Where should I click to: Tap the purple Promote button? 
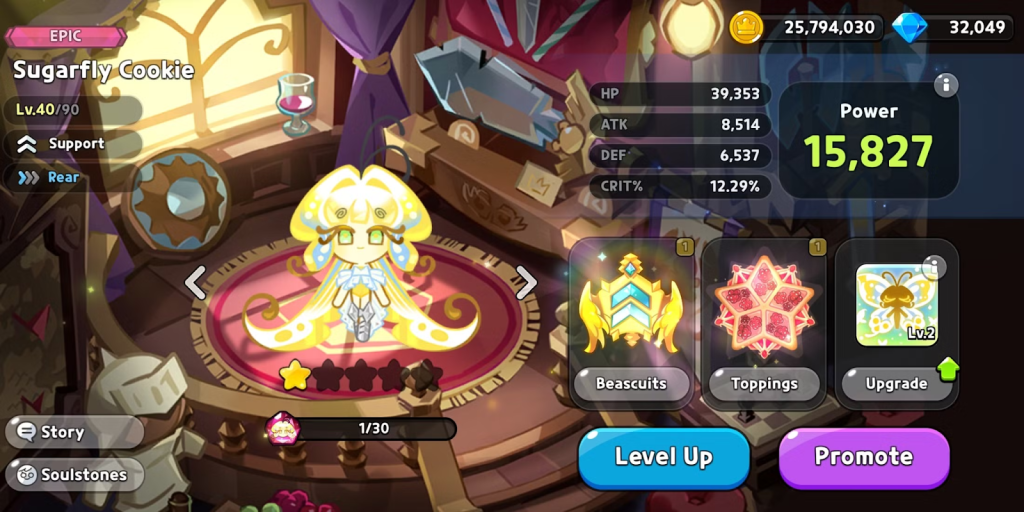tap(863, 457)
